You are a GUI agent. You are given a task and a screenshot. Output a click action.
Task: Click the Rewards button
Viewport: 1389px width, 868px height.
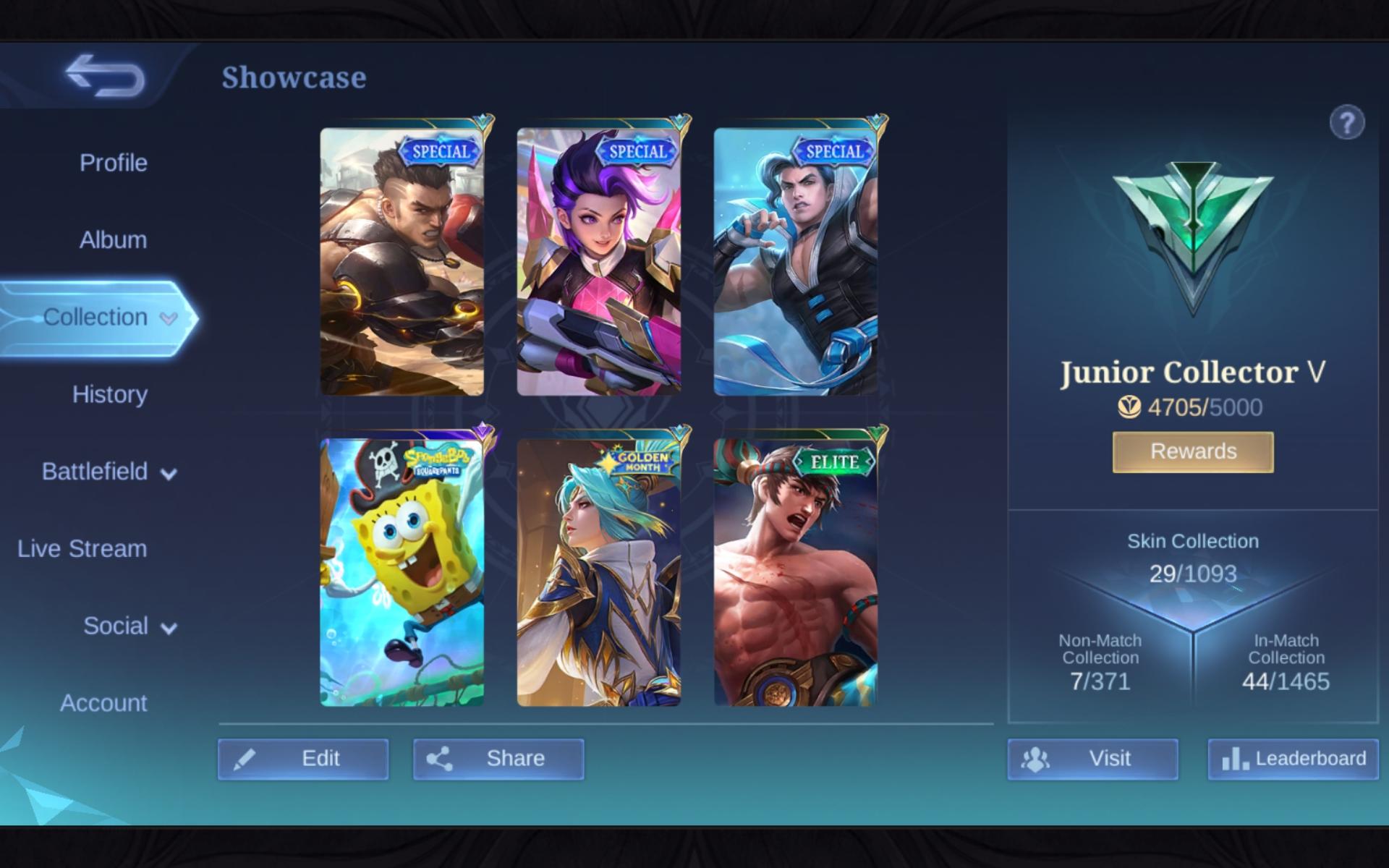click(x=1192, y=451)
